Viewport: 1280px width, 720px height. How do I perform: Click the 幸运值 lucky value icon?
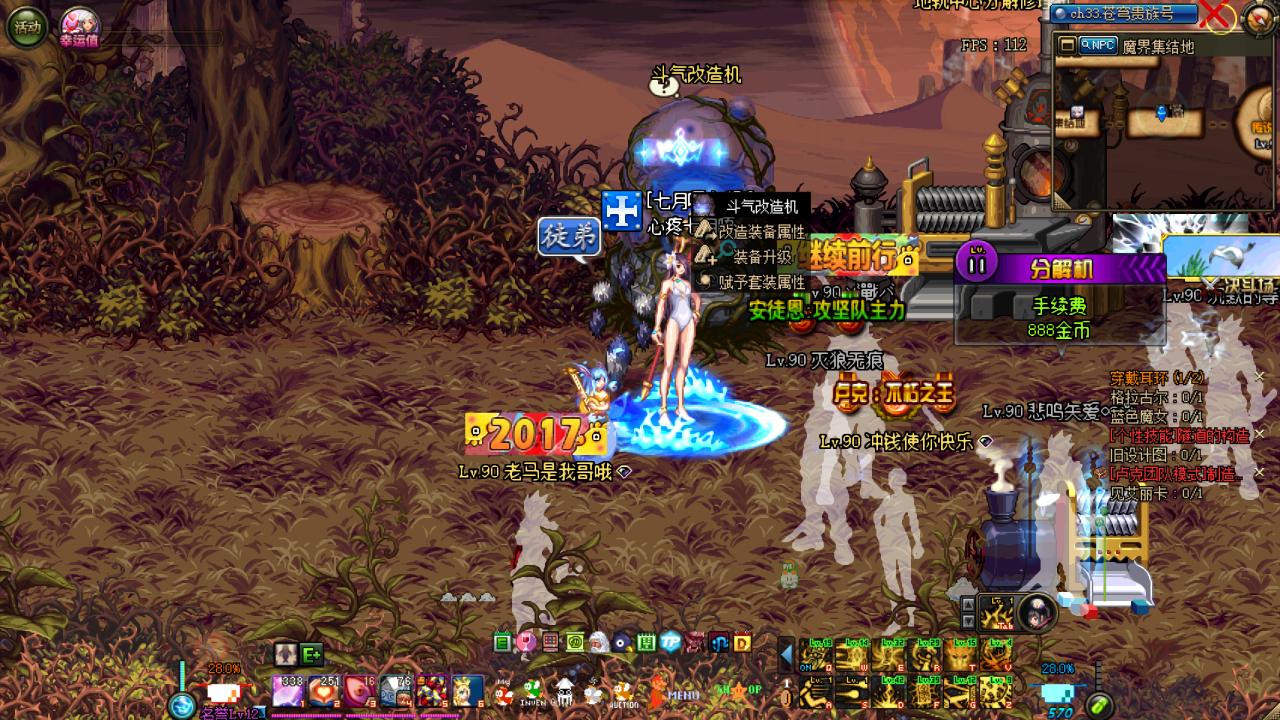(77, 24)
